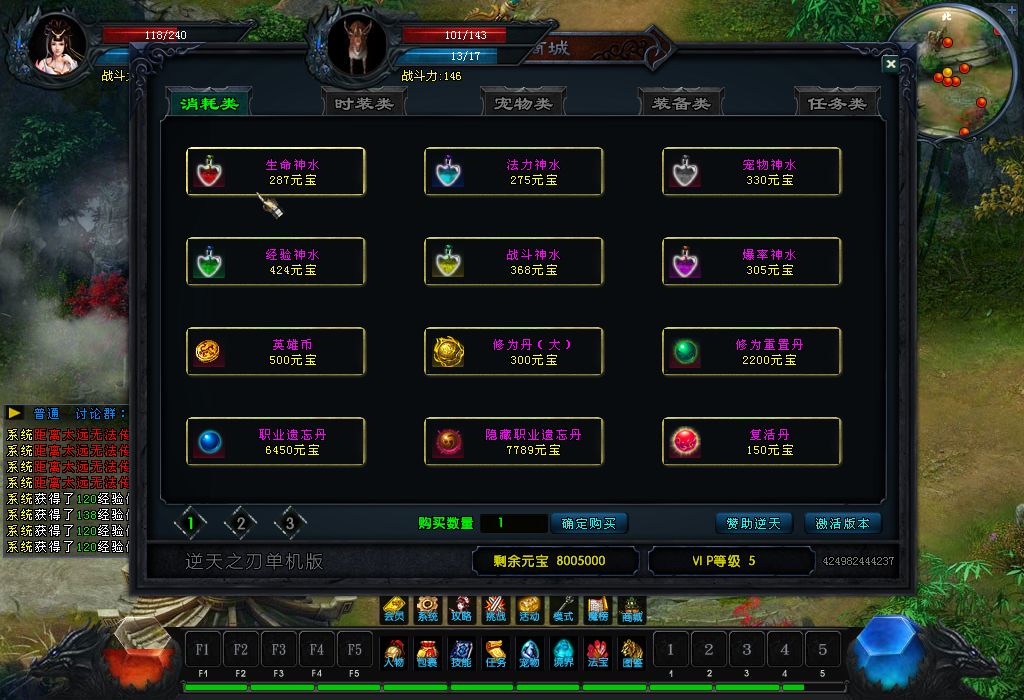The width and height of the screenshot is (1024, 700).
Task: Open the 技能 skills icon
Action: pos(461,651)
